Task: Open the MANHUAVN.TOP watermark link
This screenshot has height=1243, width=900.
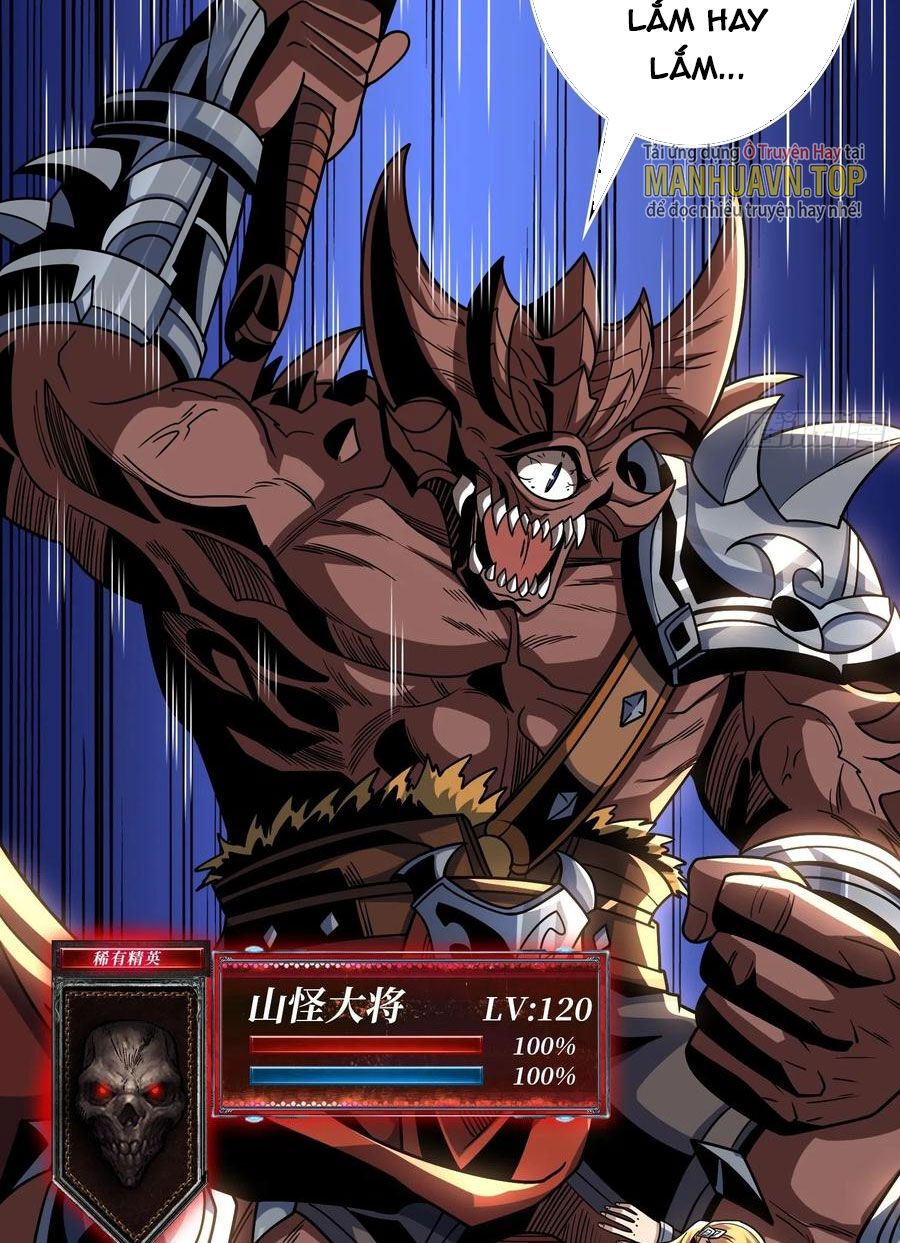Action: 753,182
